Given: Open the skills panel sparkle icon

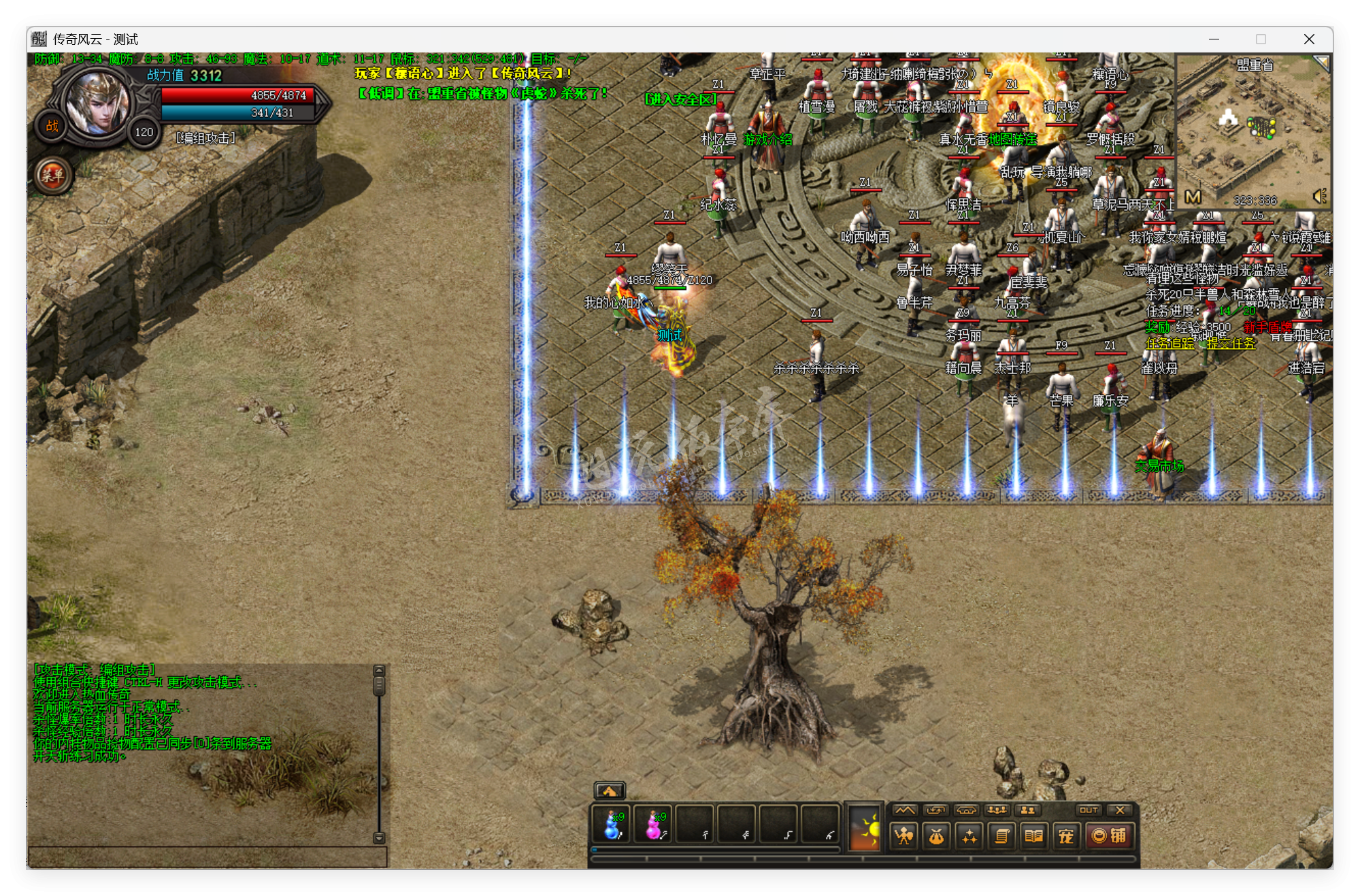Looking at the screenshot, I should (x=970, y=835).
